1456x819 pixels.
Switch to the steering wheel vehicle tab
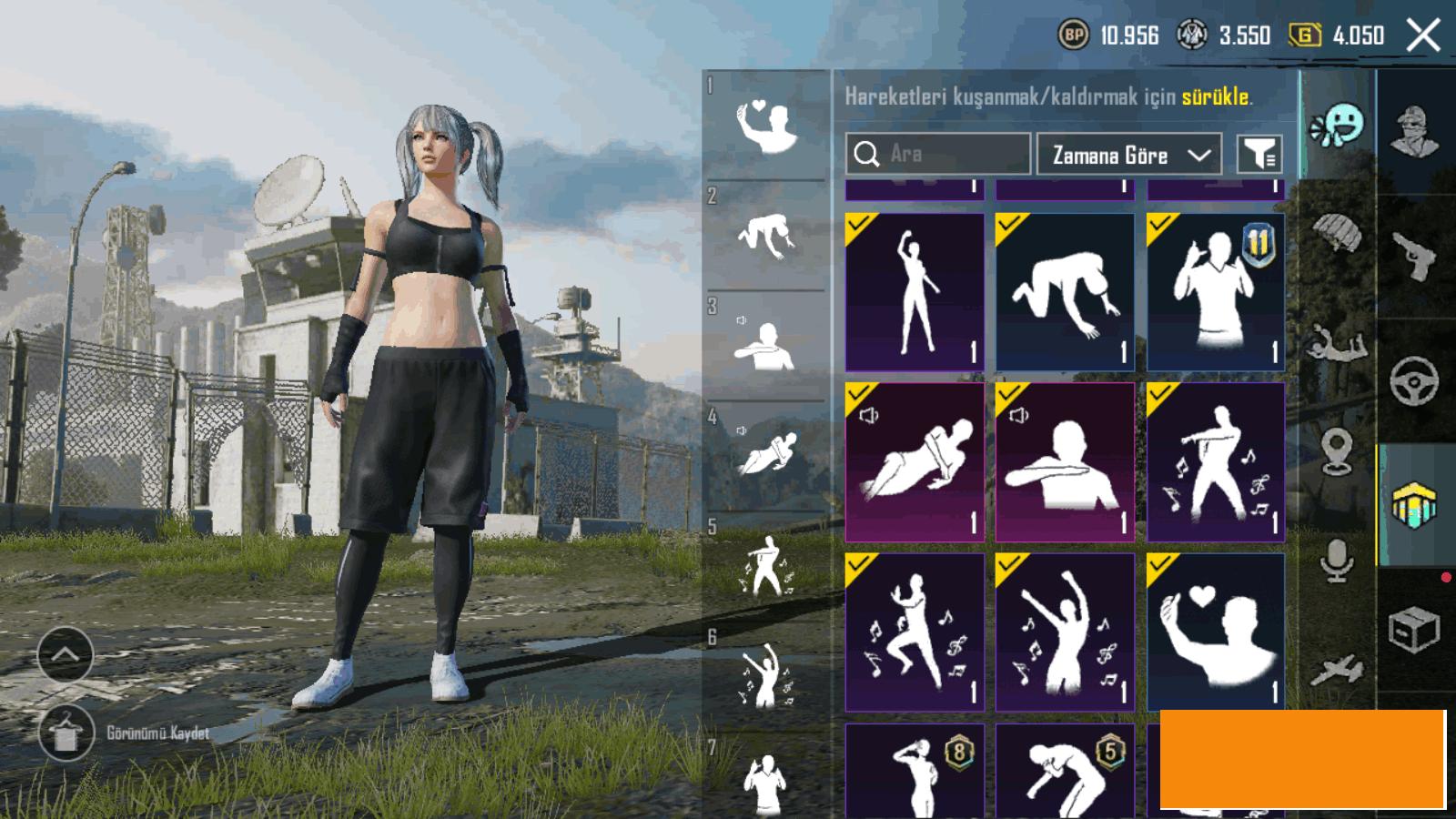pyautogui.click(x=1415, y=380)
